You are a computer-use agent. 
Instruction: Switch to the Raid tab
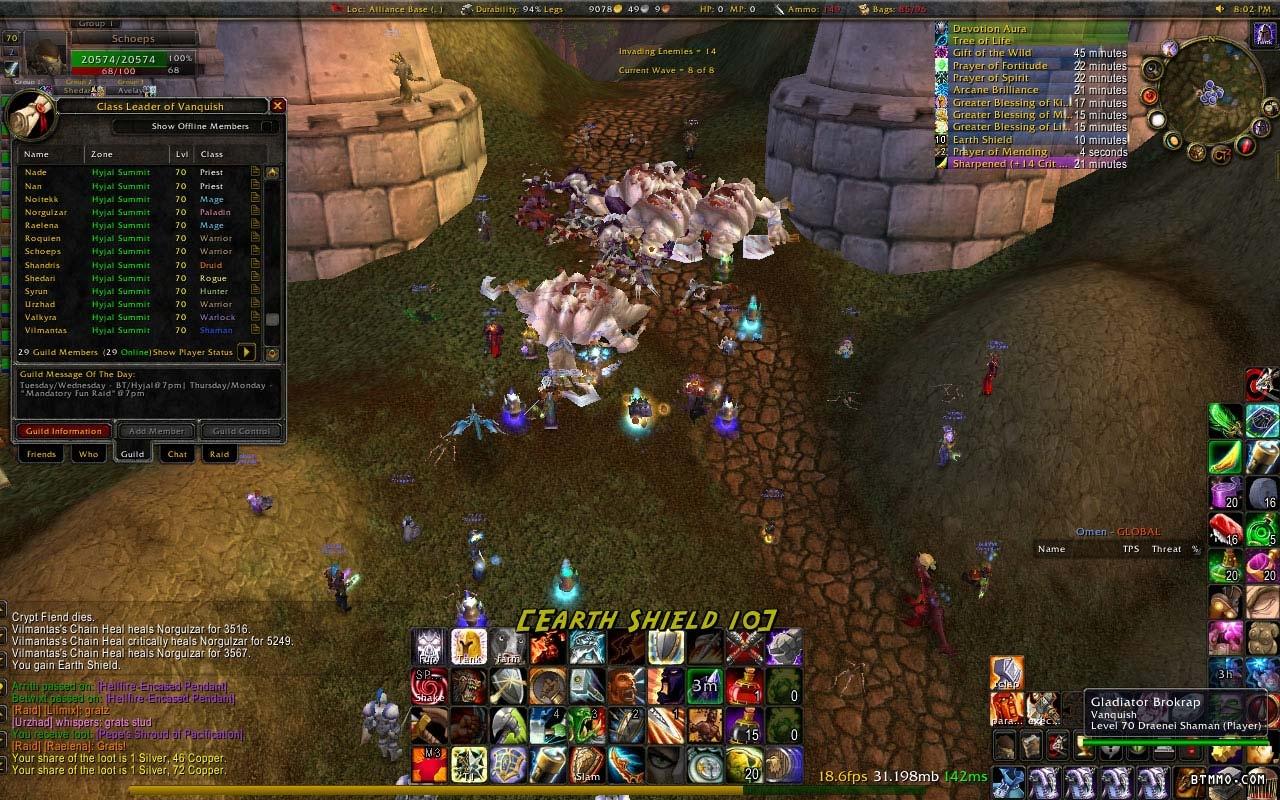(x=219, y=454)
